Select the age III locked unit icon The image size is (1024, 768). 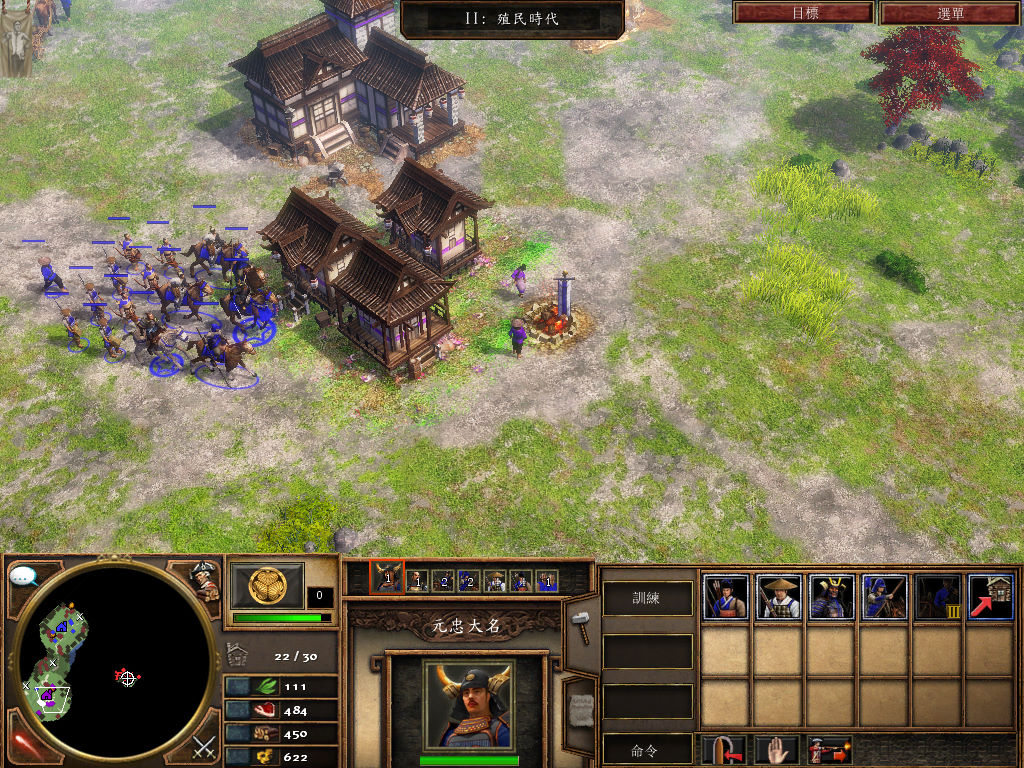point(937,597)
